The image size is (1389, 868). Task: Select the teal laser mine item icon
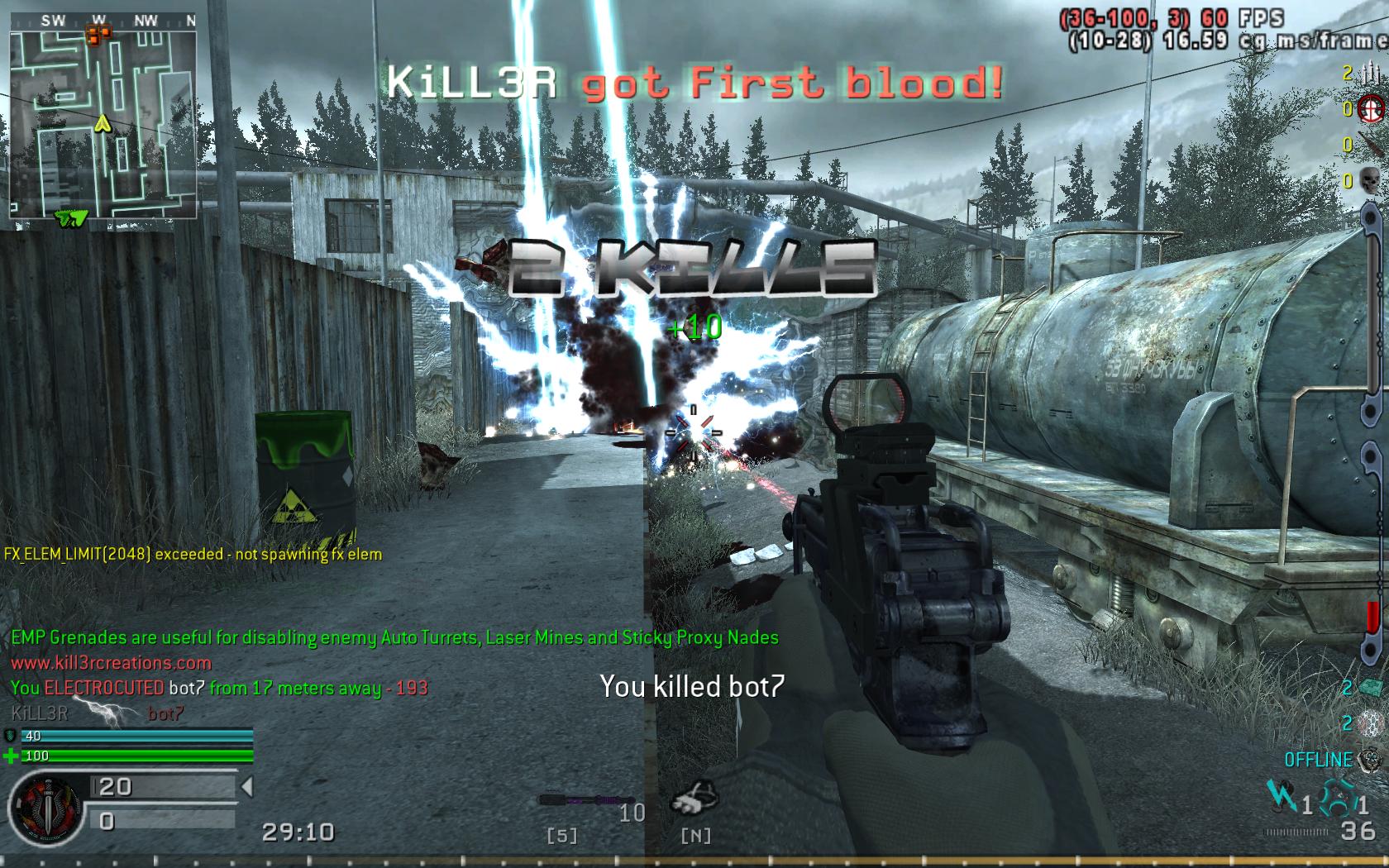pyautogui.click(x=1370, y=687)
